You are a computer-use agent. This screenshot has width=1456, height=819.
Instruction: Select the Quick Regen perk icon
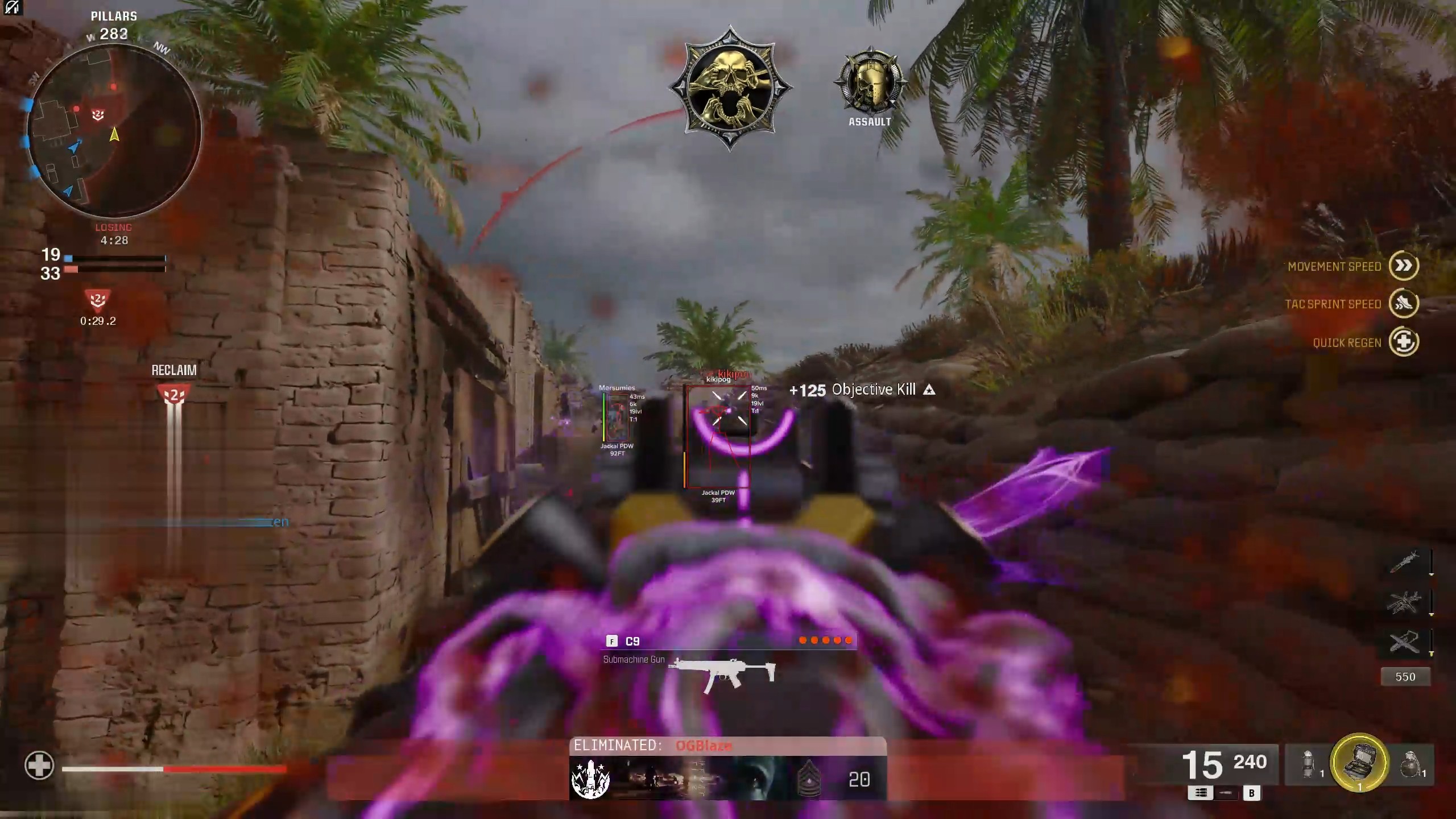[x=1403, y=342]
